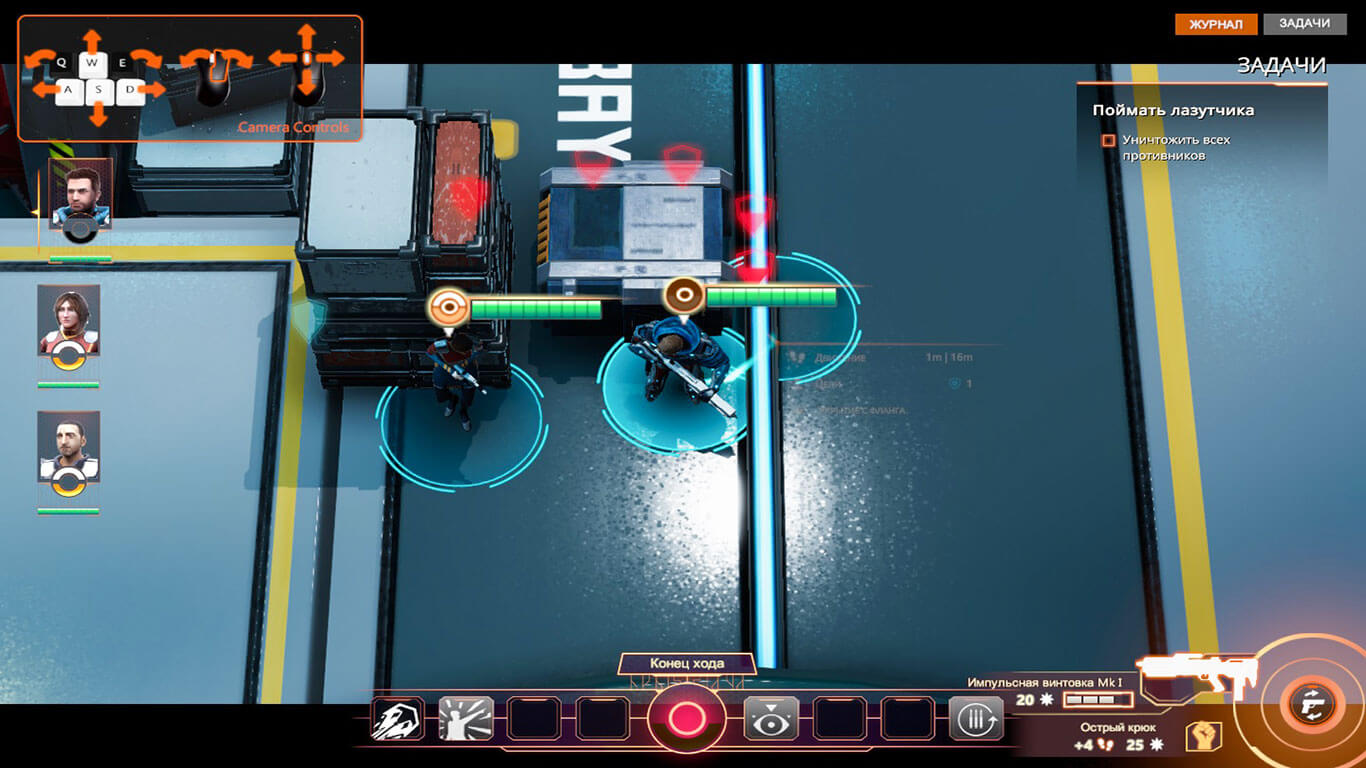
Task: Click the 'Уничтожить всех противников' objective checkbox
Action: 1108,141
